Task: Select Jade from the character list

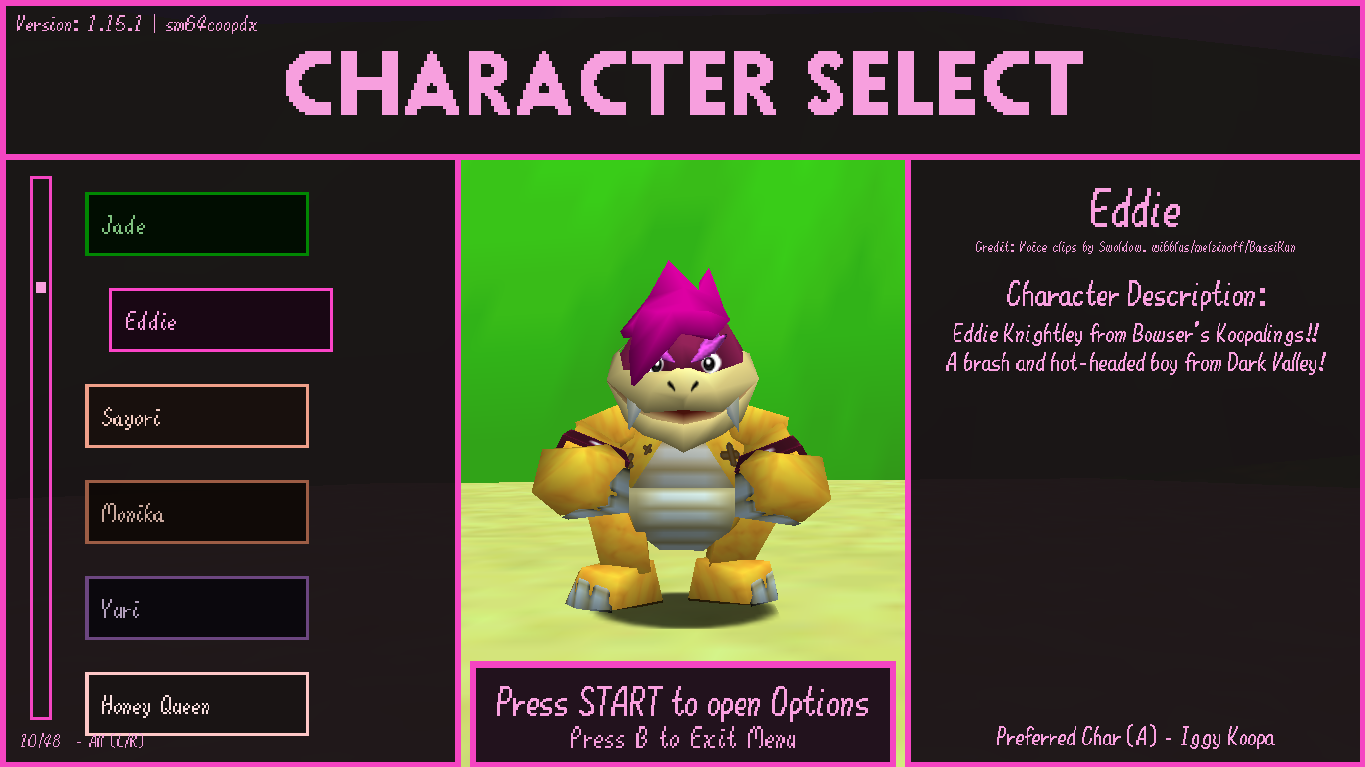Action: (x=196, y=224)
